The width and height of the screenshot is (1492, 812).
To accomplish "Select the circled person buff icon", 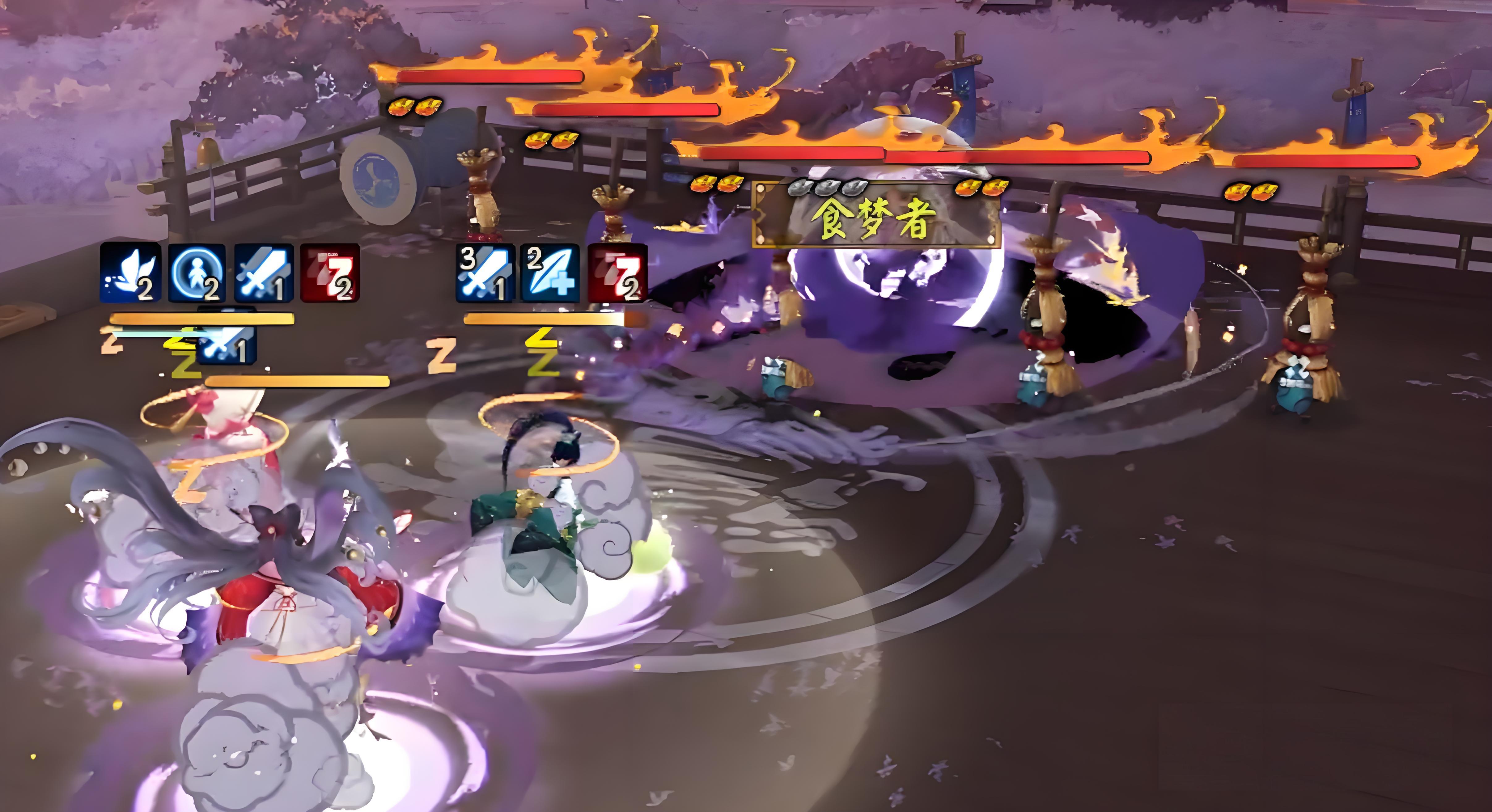I will coord(197,273).
